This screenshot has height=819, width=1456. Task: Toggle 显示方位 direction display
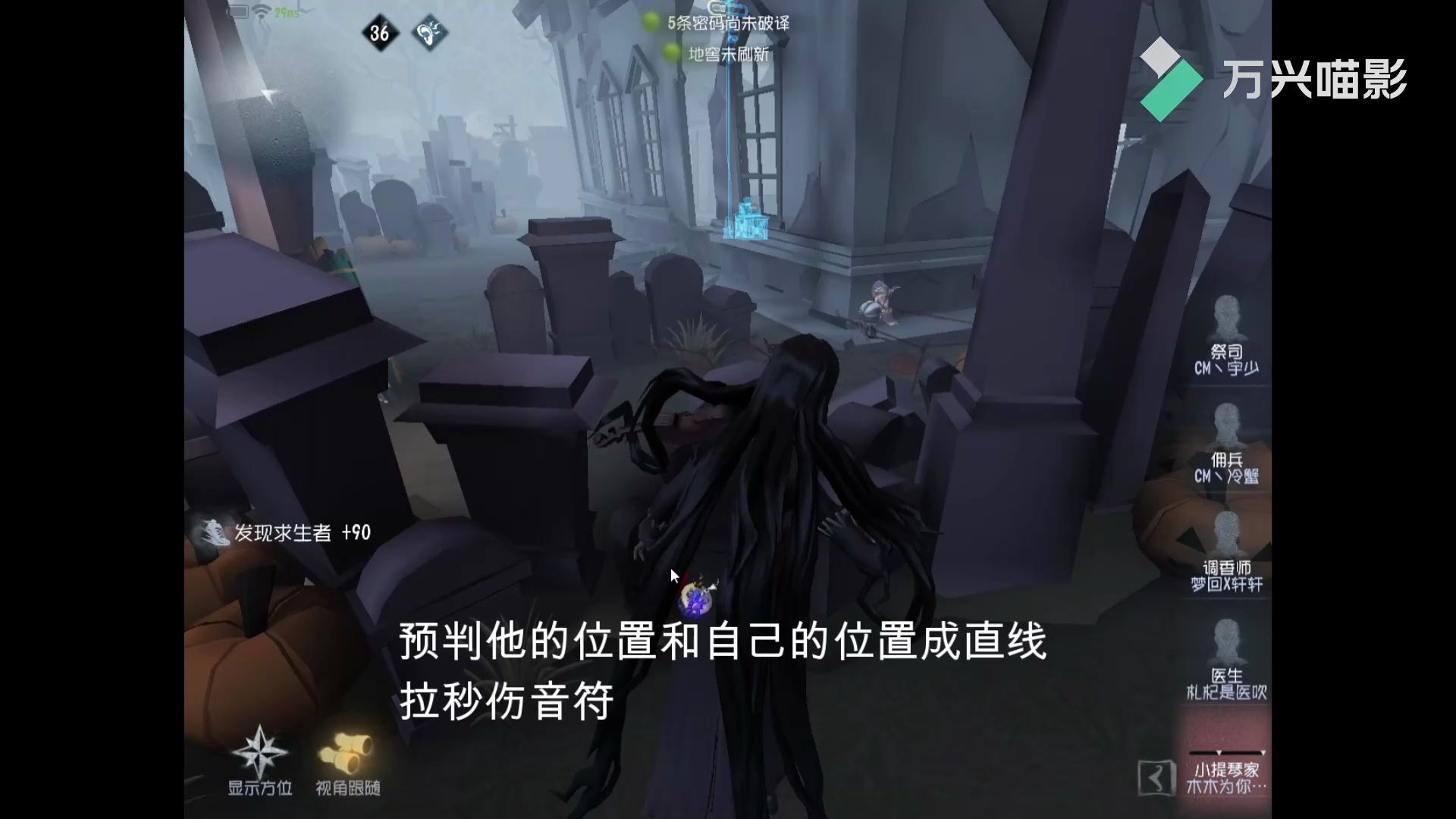258,789
